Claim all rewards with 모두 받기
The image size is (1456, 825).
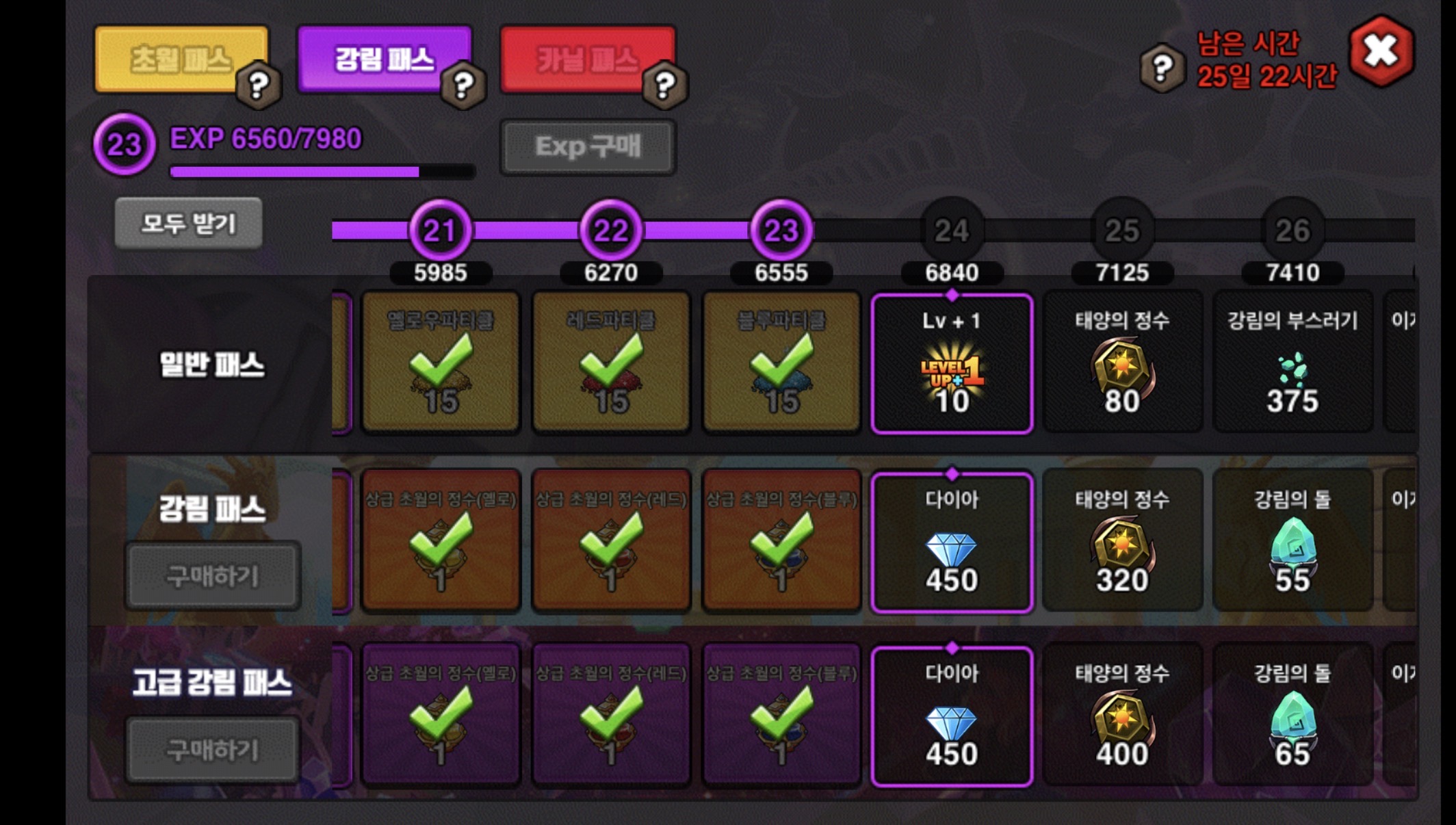[x=188, y=223]
